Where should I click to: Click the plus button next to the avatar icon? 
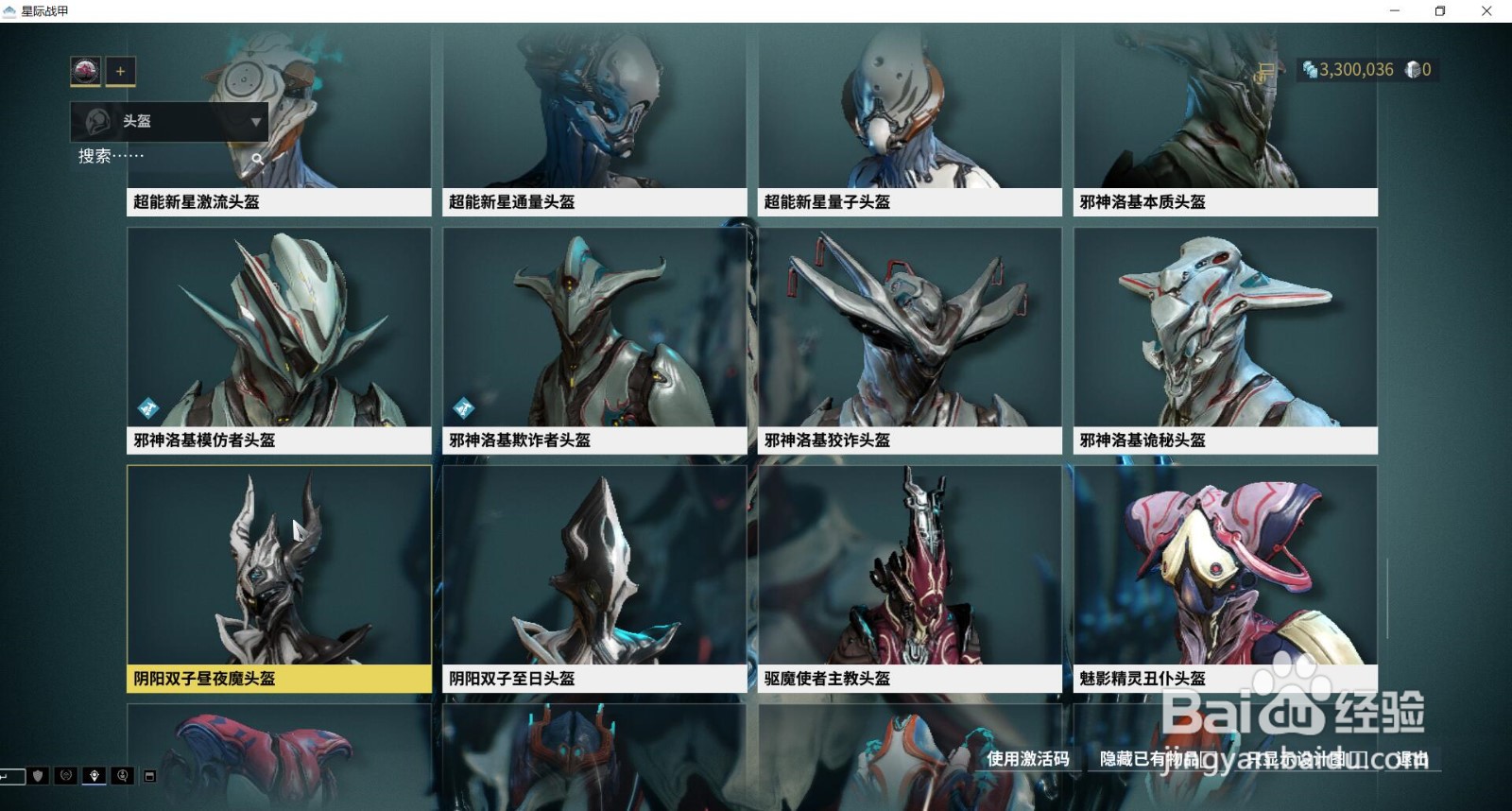(x=121, y=71)
